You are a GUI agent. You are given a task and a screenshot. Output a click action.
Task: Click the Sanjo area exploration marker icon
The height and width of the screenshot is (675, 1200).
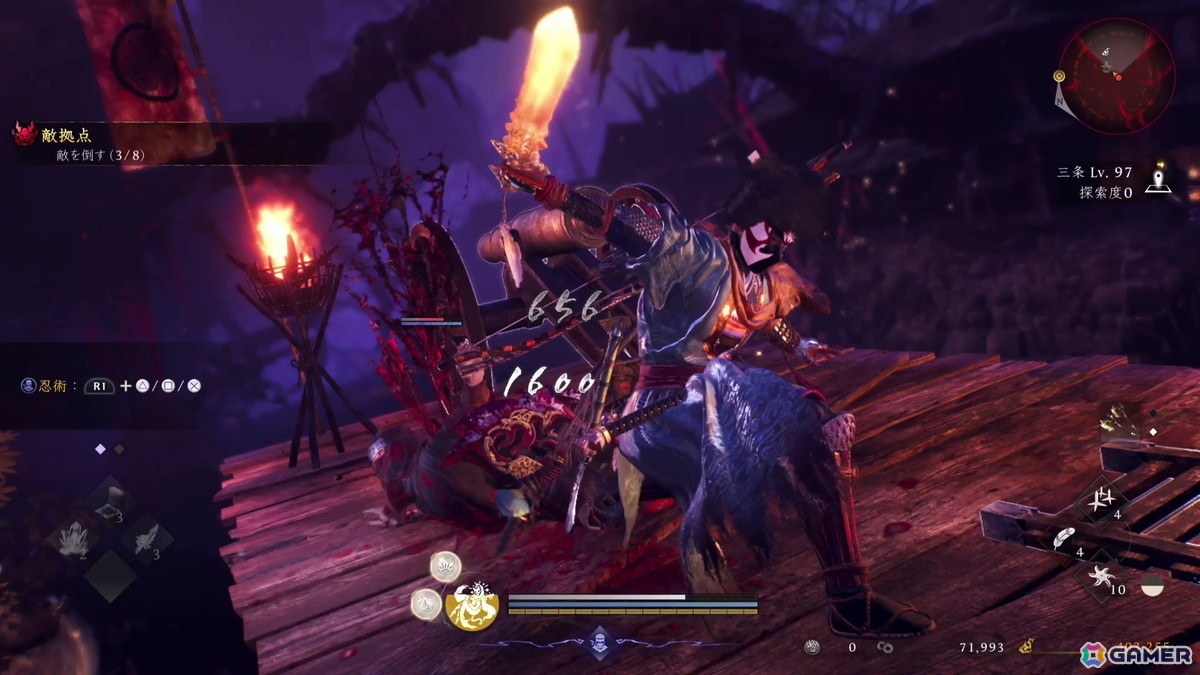(x=1158, y=182)
